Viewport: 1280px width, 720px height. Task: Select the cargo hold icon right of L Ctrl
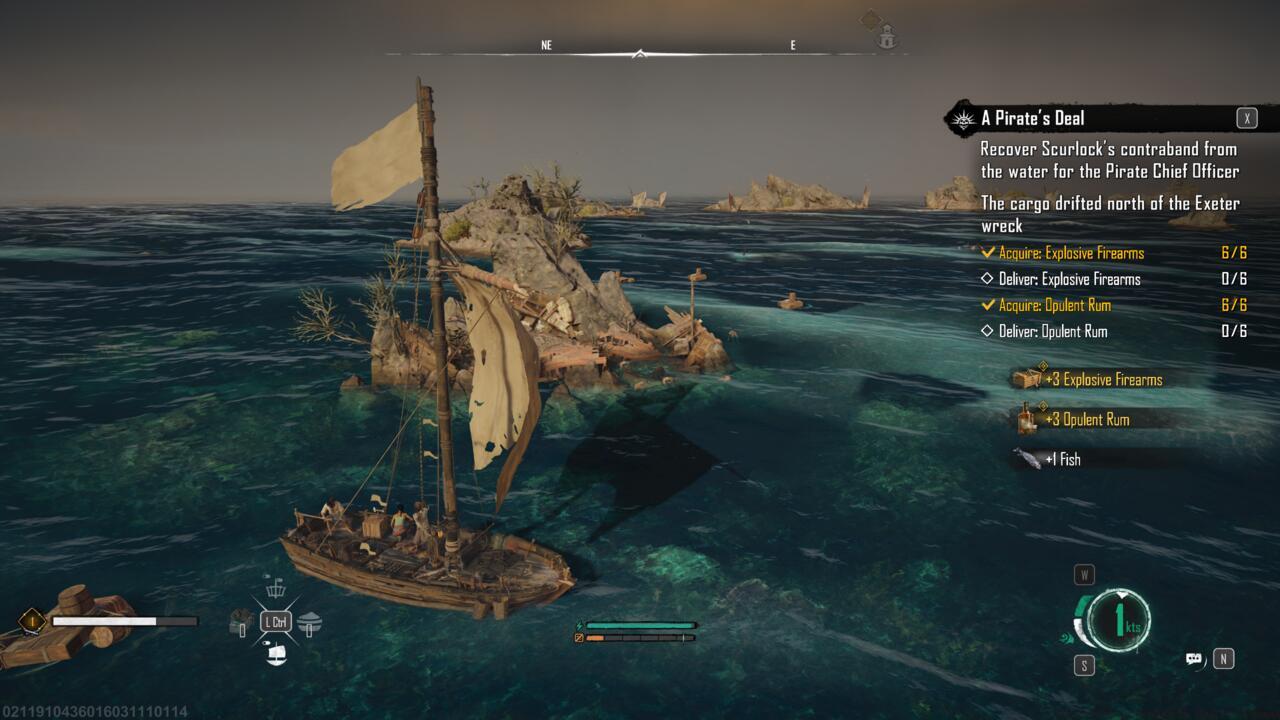[x=308, y=622]
